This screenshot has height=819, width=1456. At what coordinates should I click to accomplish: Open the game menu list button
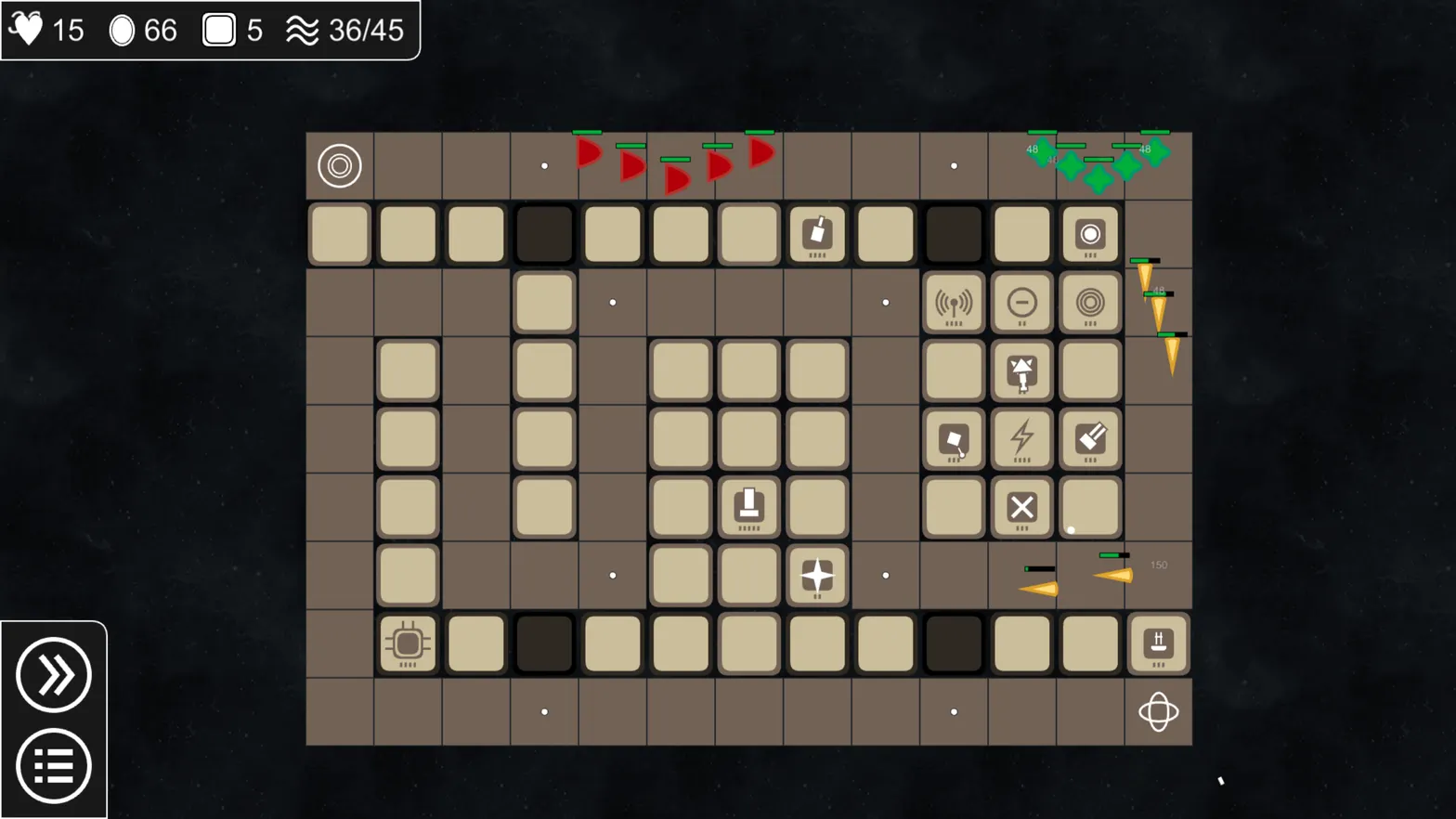tap(53, 764)
